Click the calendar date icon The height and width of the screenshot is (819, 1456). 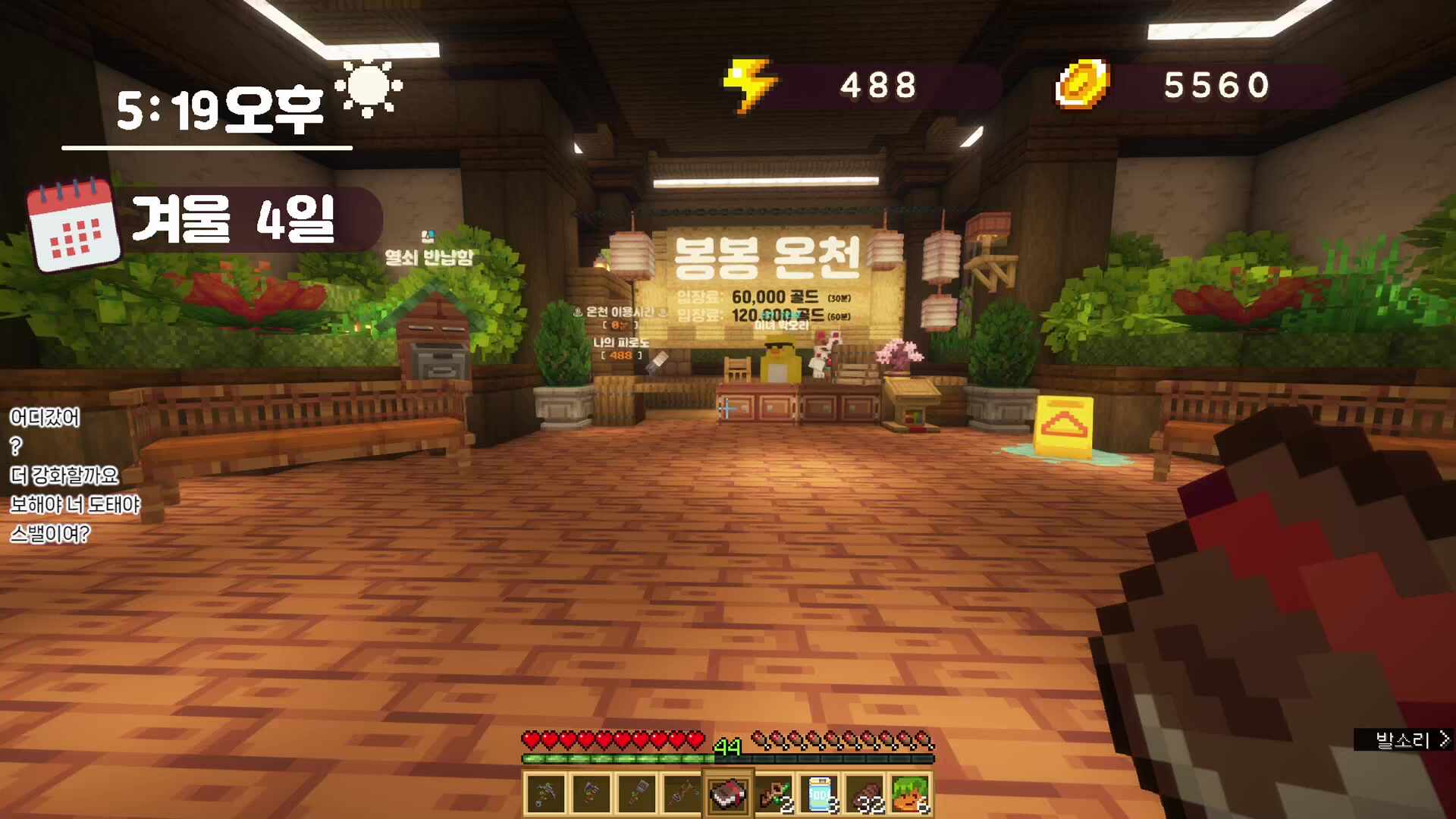click(x=74, y=225)
